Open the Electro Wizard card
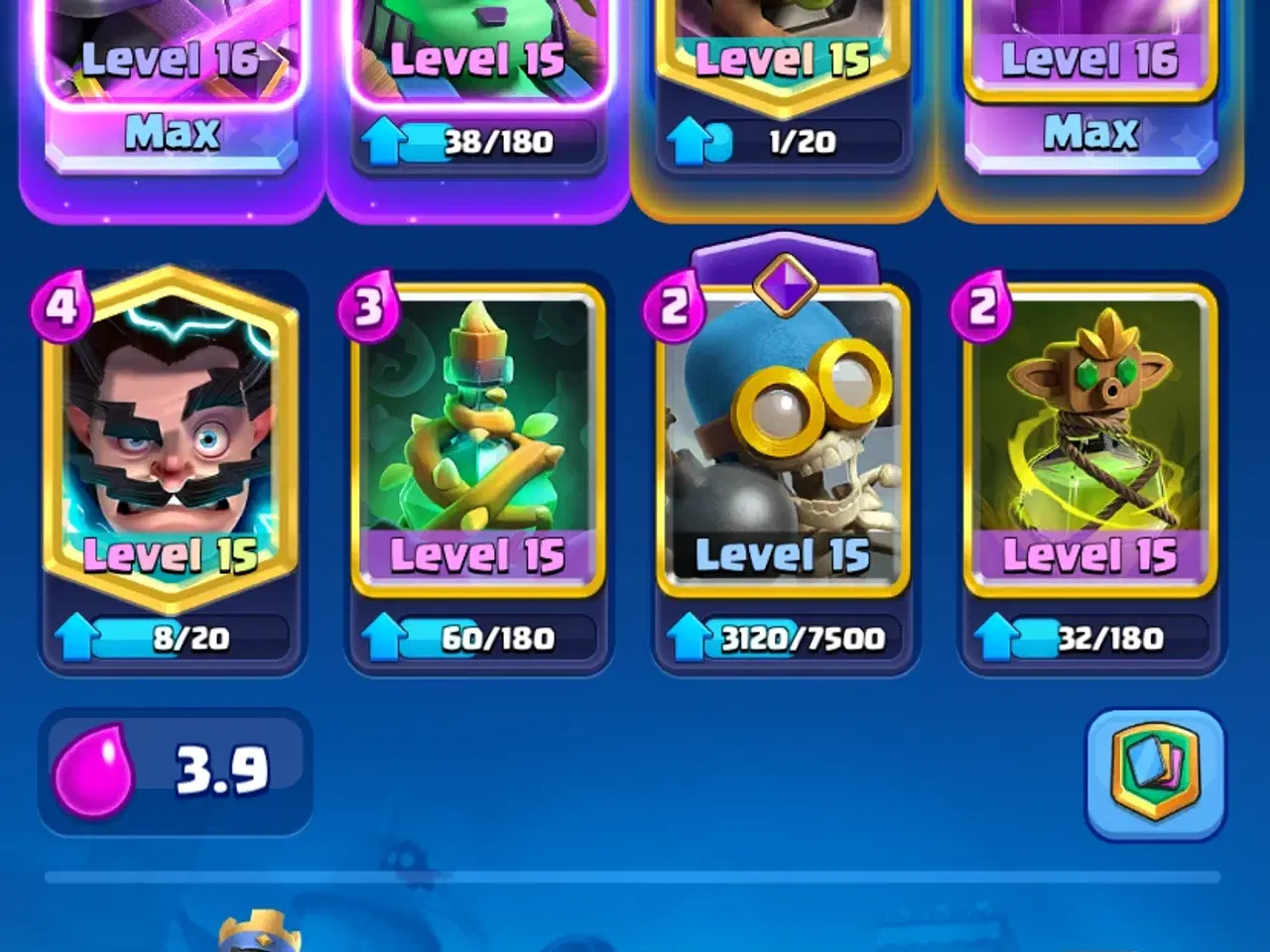This screenshot has height=952, width=1270. [x=171, y=436]
